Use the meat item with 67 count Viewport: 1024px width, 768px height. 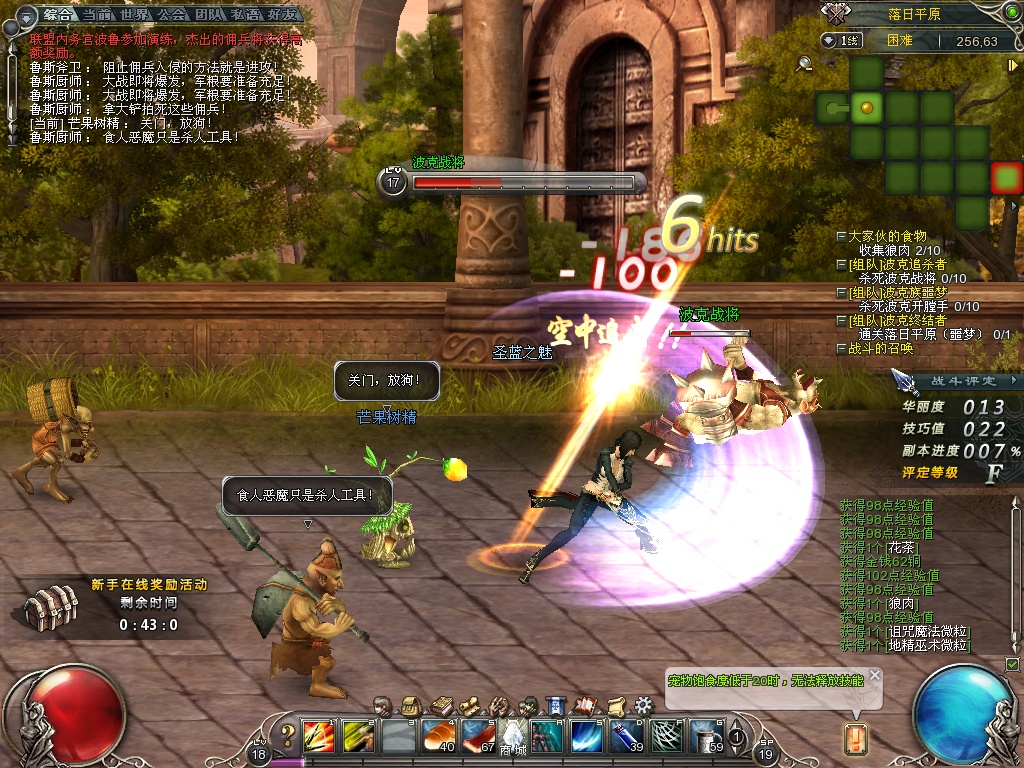click(x=478, y=736)
